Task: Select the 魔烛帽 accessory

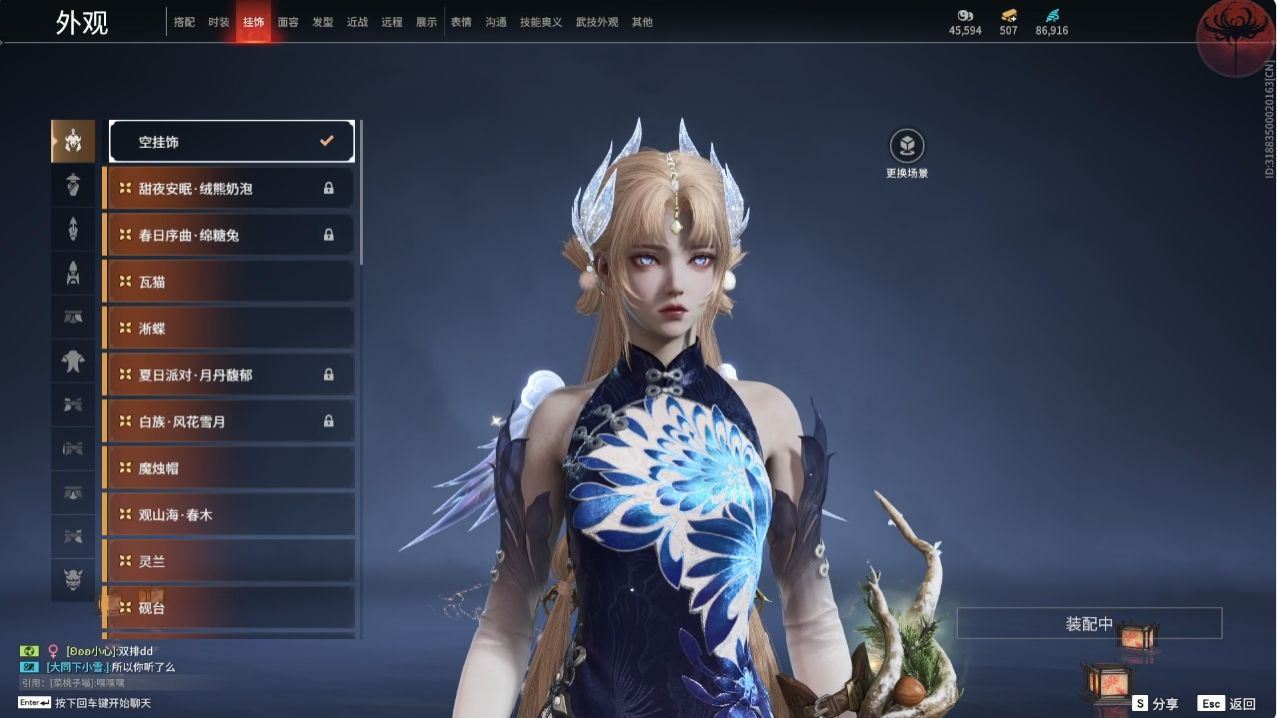Action: [x=229, y=468]
